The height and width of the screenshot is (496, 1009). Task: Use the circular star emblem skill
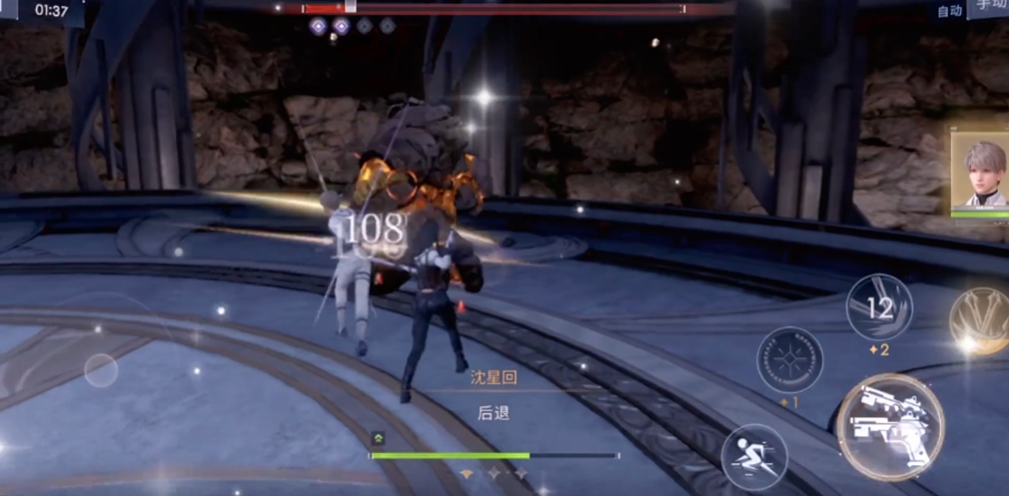tap(790, 359)
